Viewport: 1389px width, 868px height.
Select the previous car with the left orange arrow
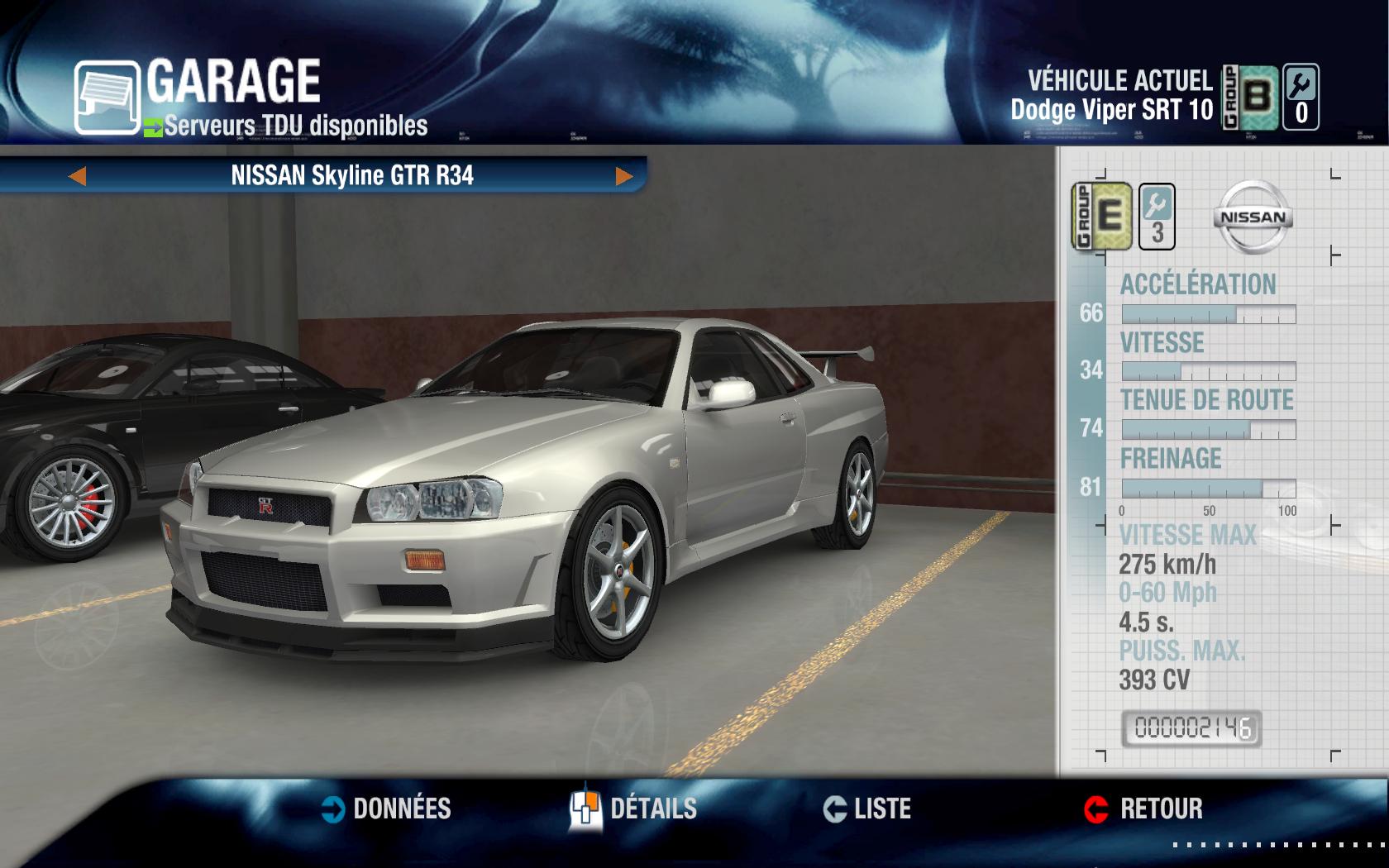click(79, 176)
